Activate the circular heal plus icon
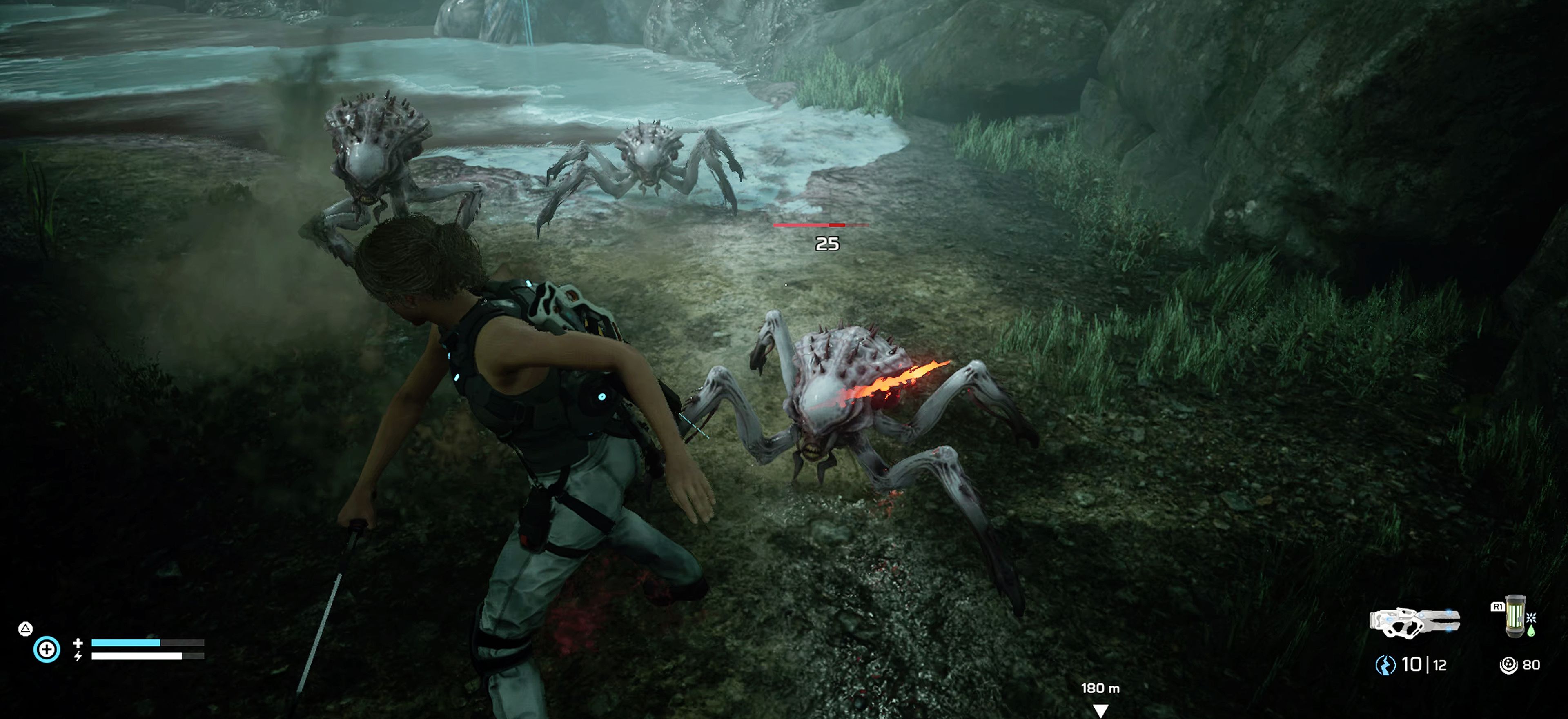The height and width of the screenshot is (719, 1568). 47,649
